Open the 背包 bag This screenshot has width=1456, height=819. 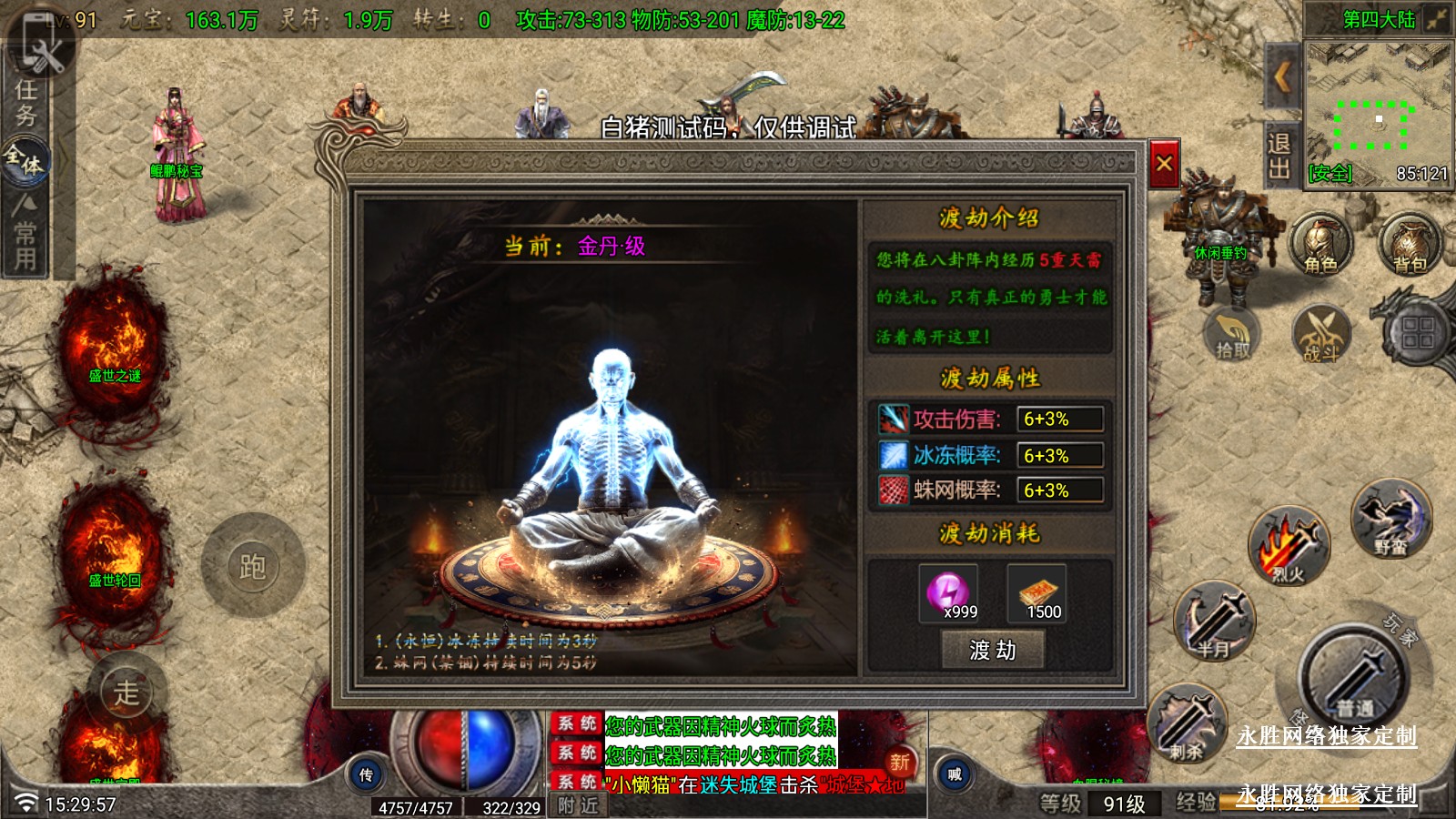1410,244
